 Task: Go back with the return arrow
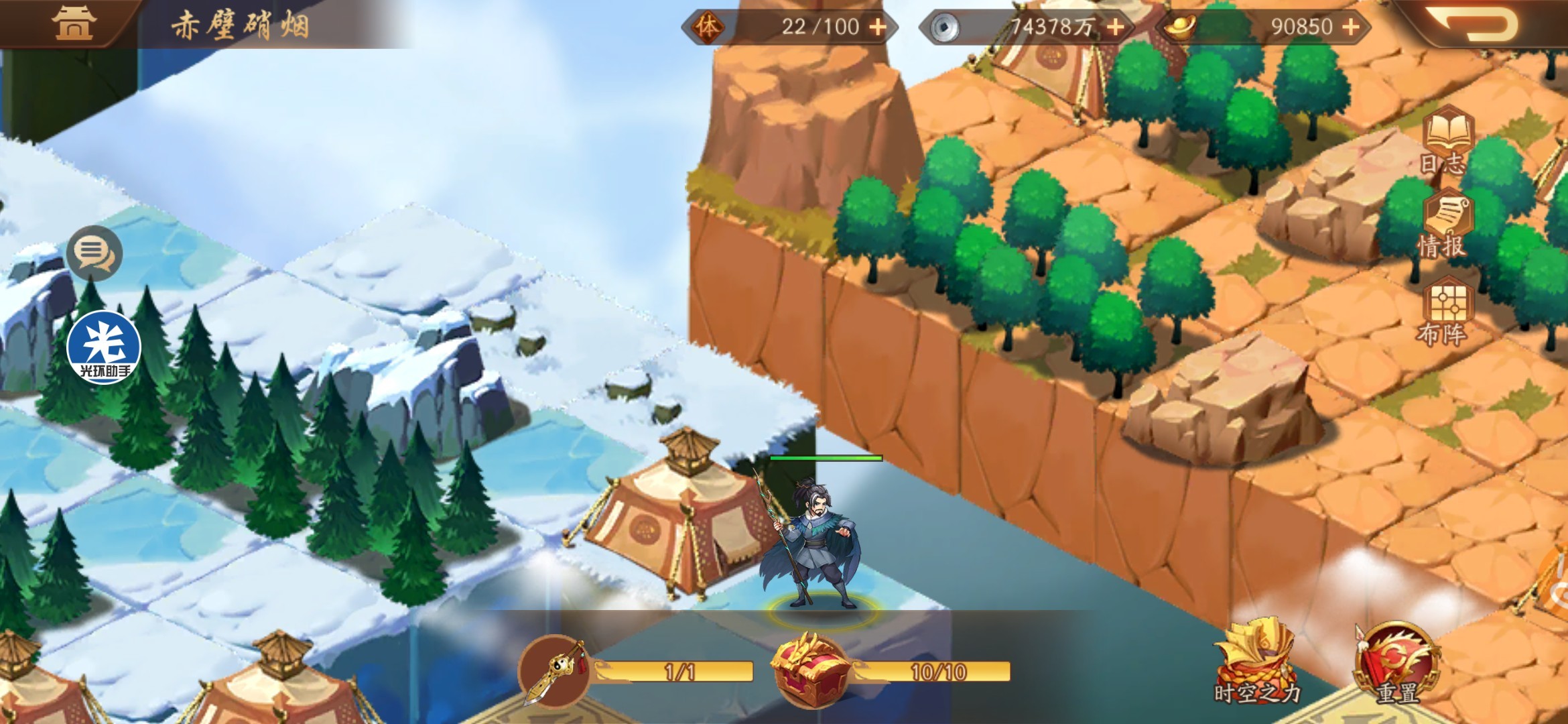coord(1471,25)
